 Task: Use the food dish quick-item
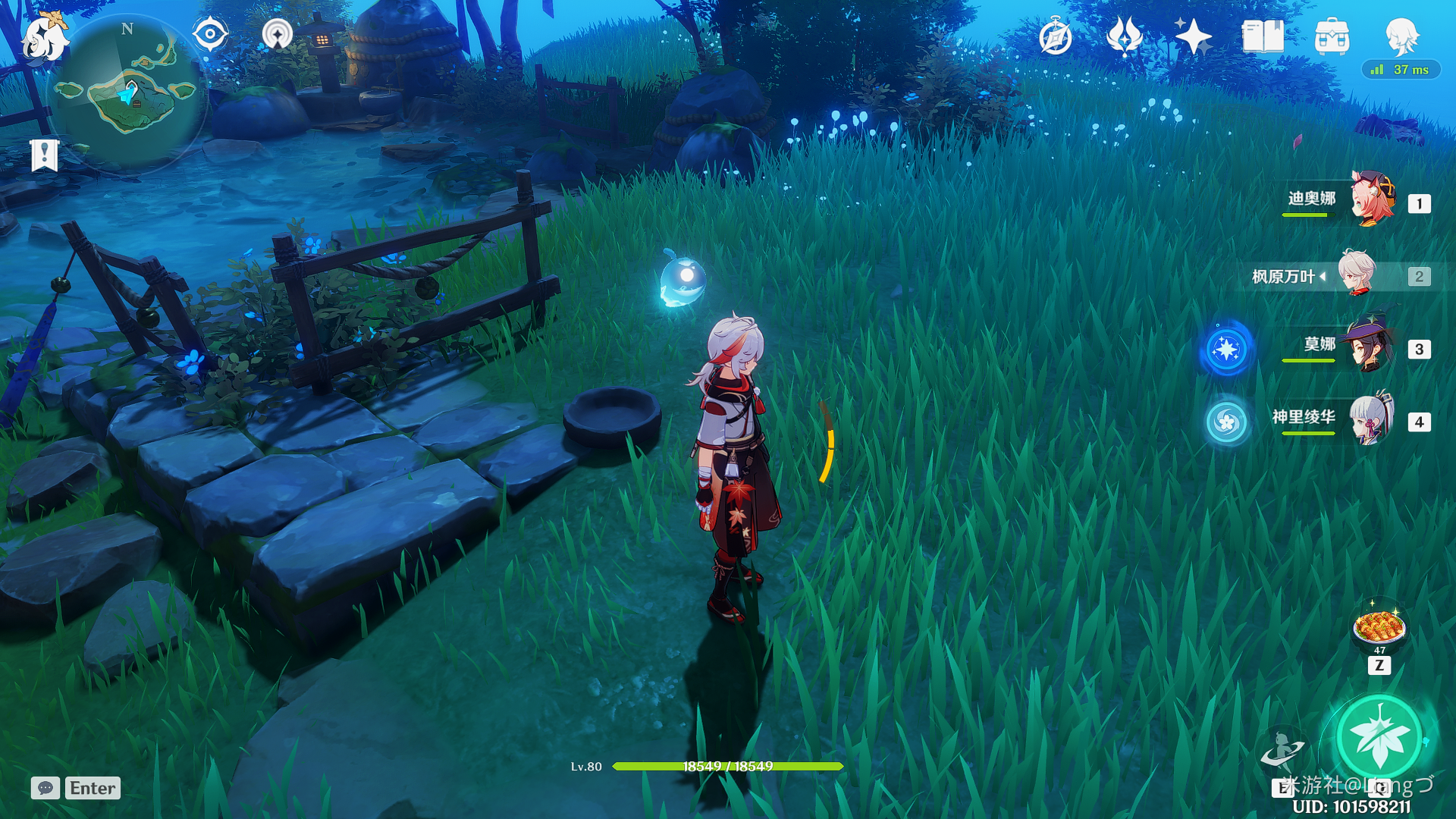pyautogui.click(x=1379, y=628)
